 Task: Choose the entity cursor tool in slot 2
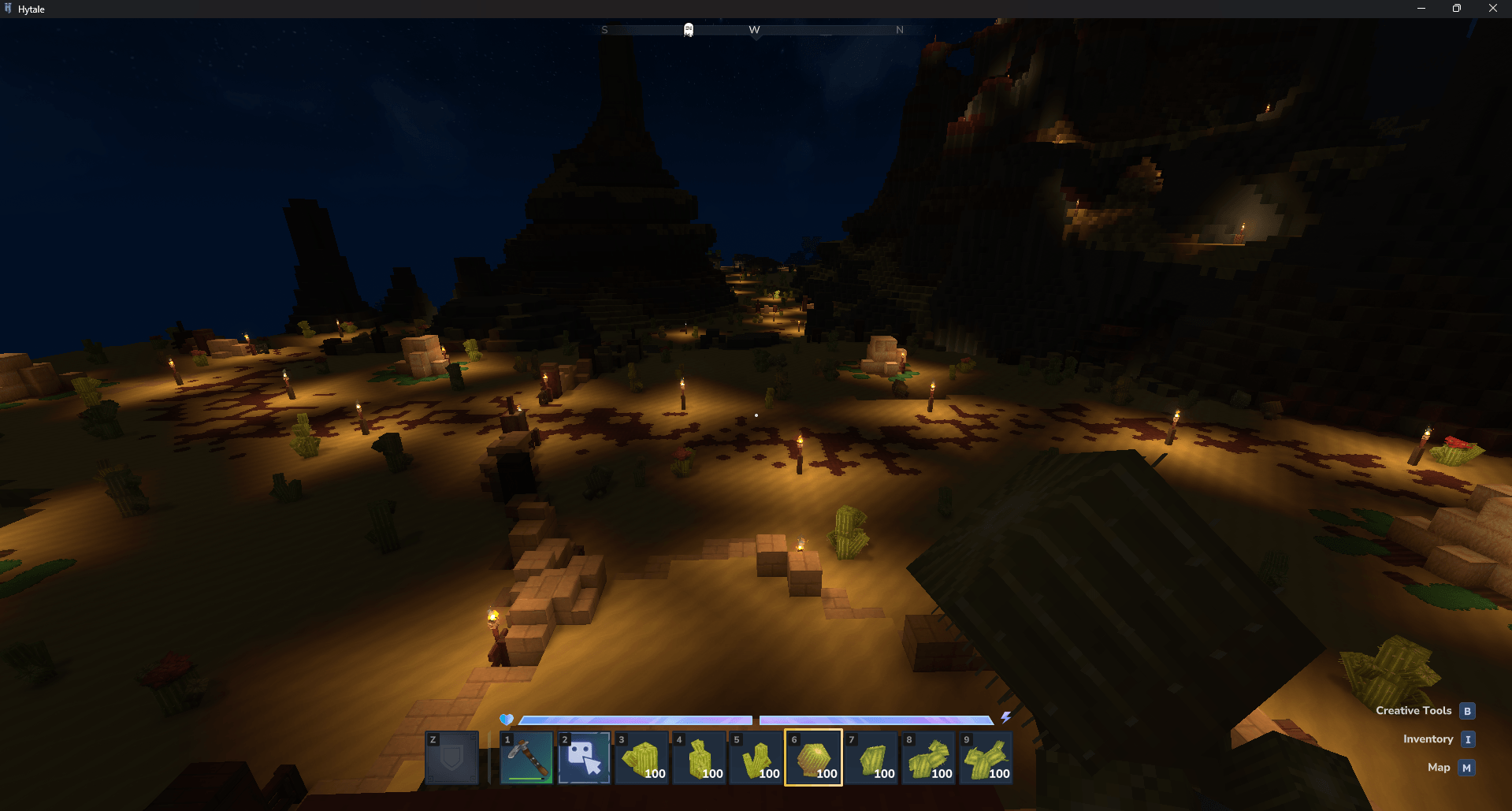pos(584,757)
